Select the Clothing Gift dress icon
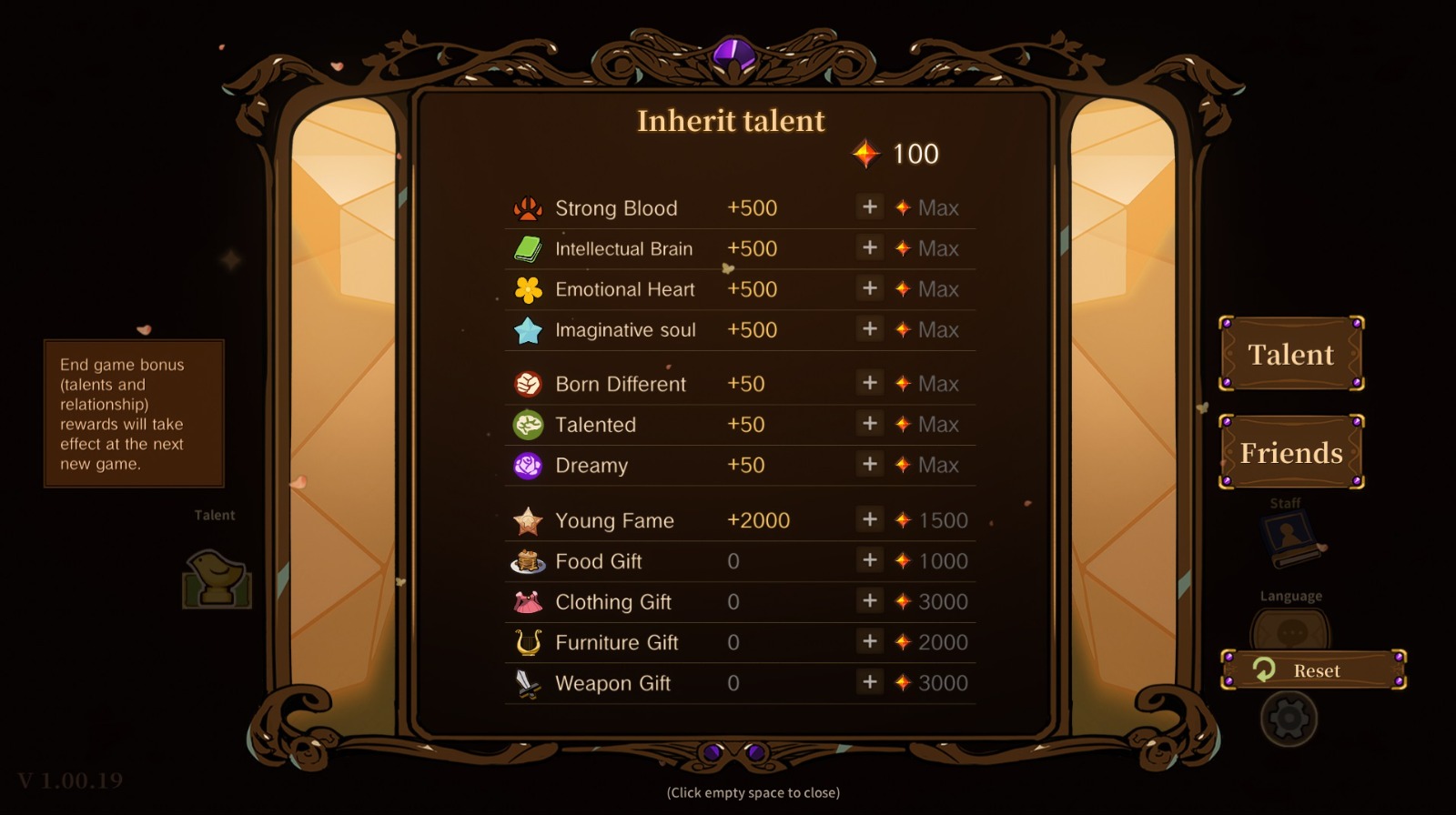1456x815 pixels. click(526, 601)
